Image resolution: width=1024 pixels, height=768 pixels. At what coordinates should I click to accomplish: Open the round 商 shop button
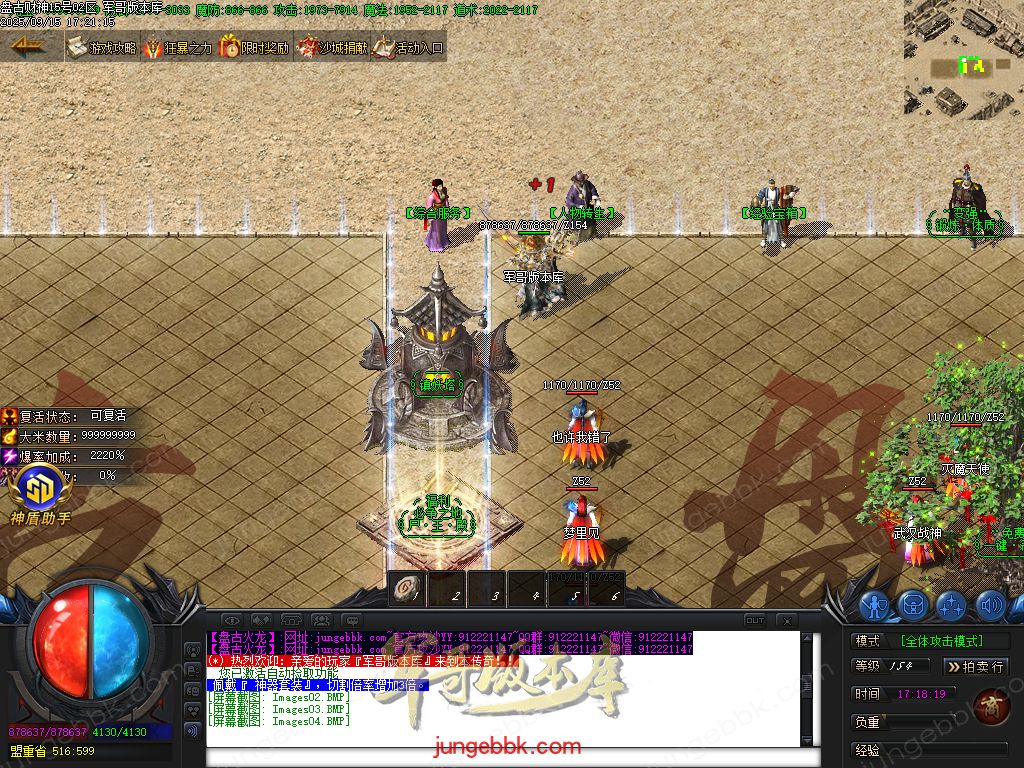[989, 705]
